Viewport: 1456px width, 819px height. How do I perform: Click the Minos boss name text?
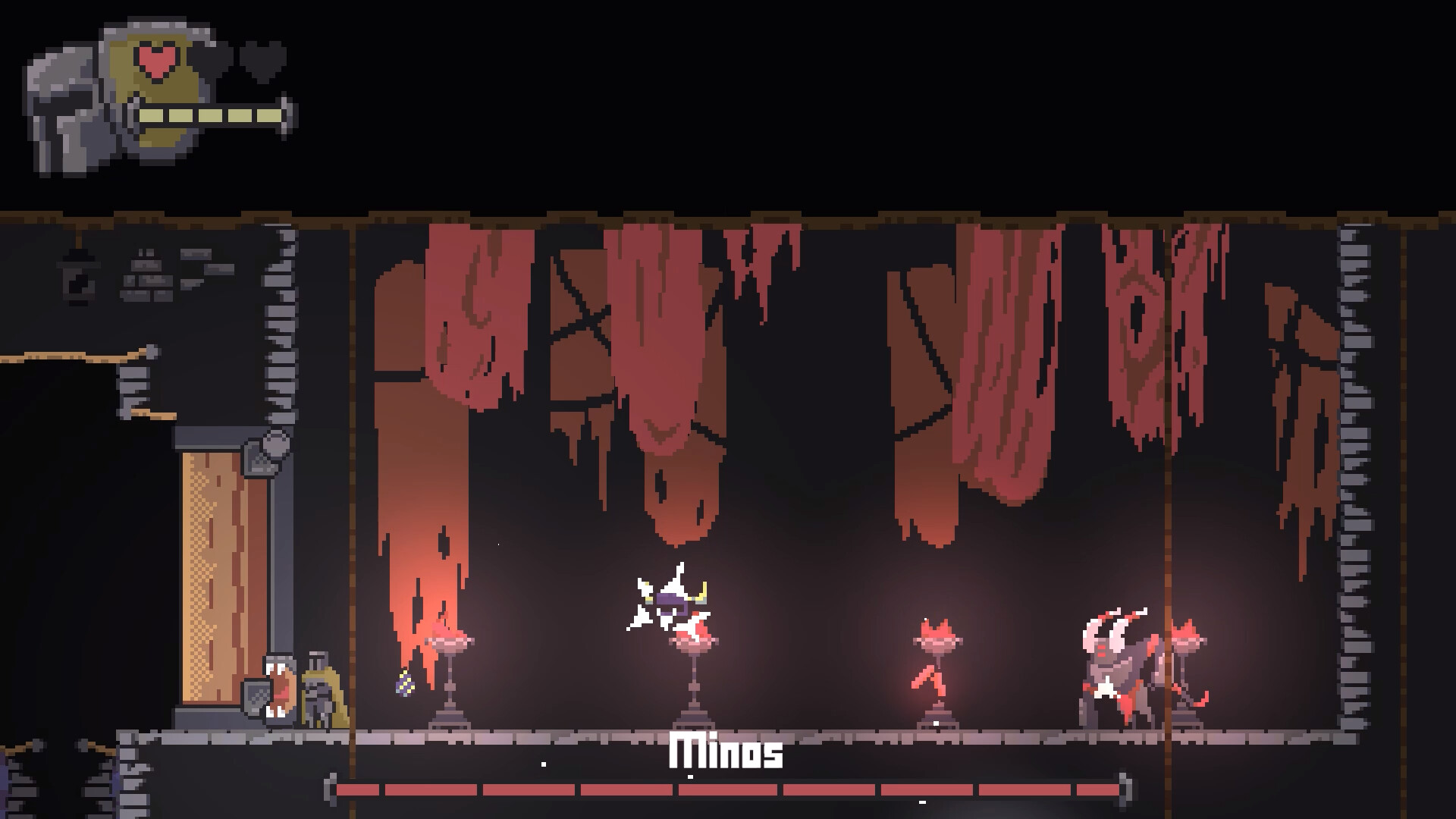pos(726,755)
